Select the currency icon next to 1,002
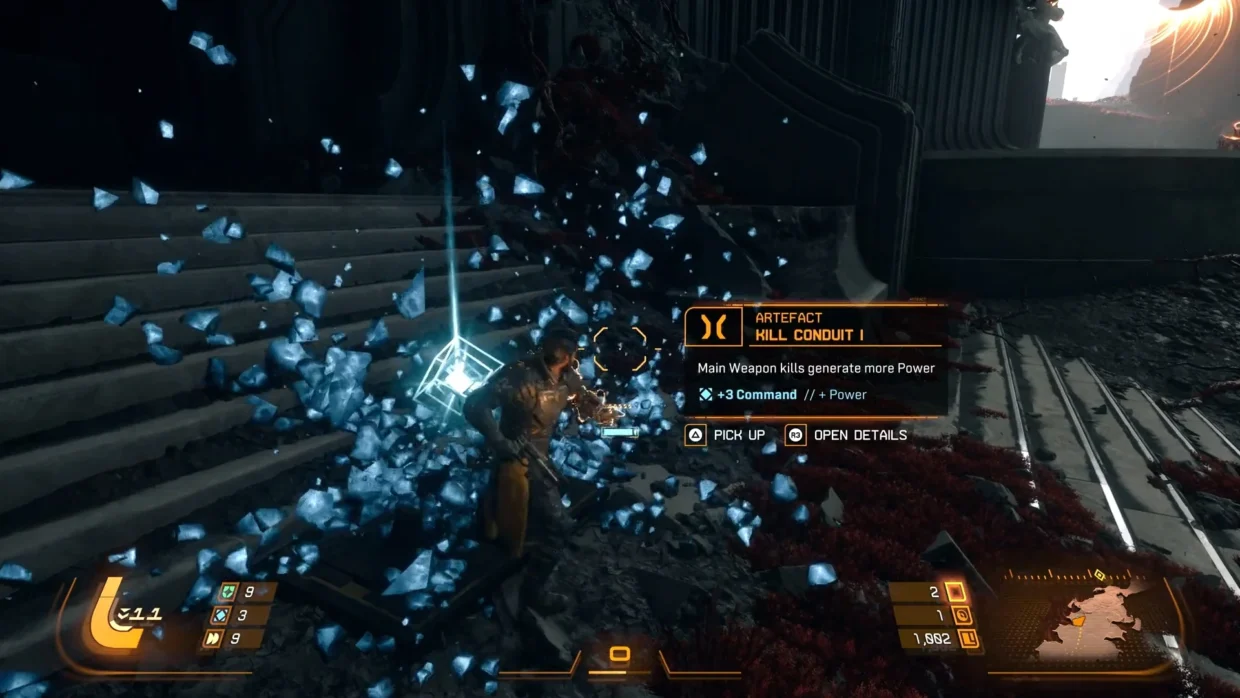 click(968, 638)
